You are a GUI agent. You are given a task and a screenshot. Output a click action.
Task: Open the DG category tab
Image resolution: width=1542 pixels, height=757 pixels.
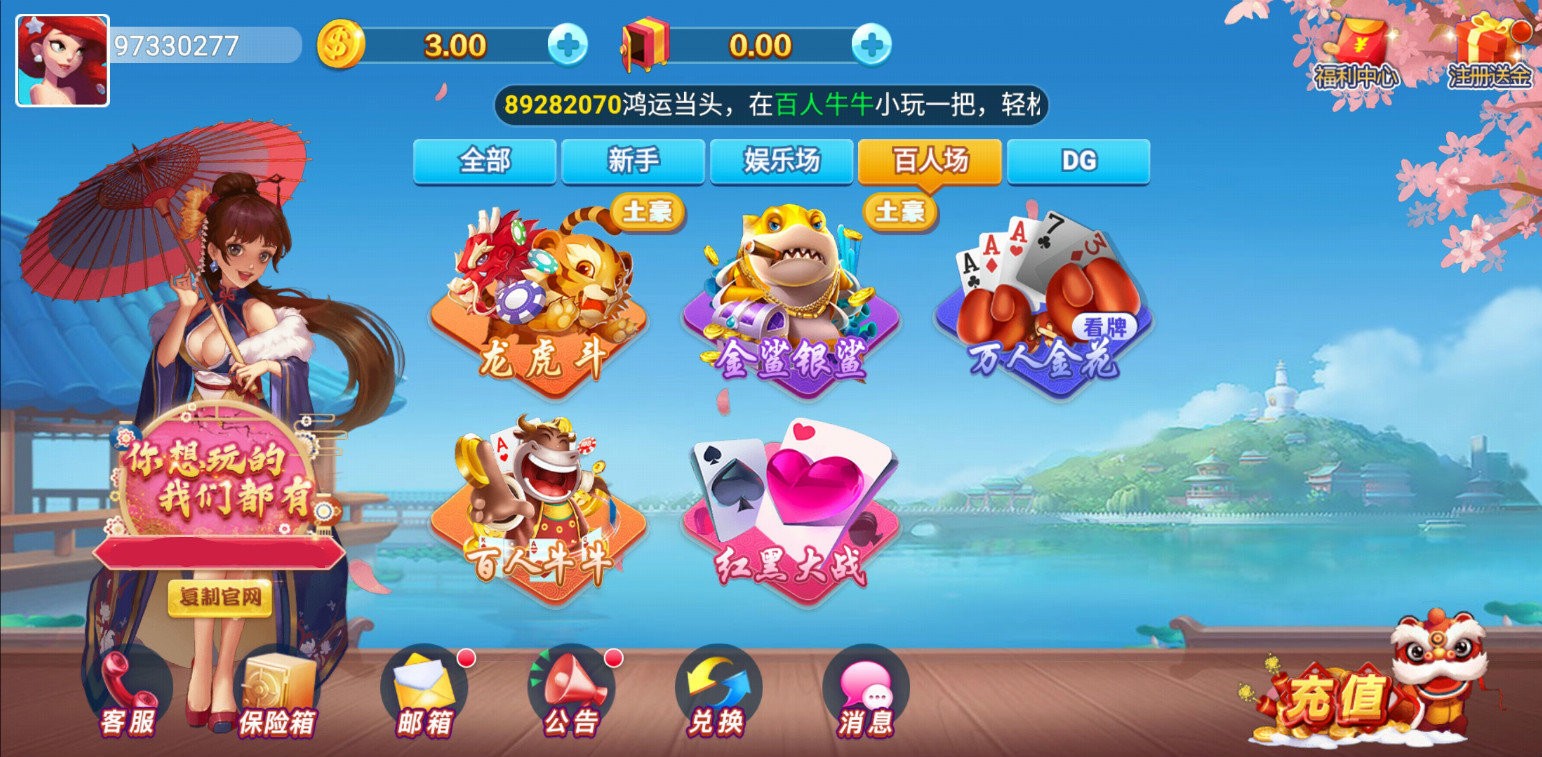pyautogui.click(x=1078, y=161)
